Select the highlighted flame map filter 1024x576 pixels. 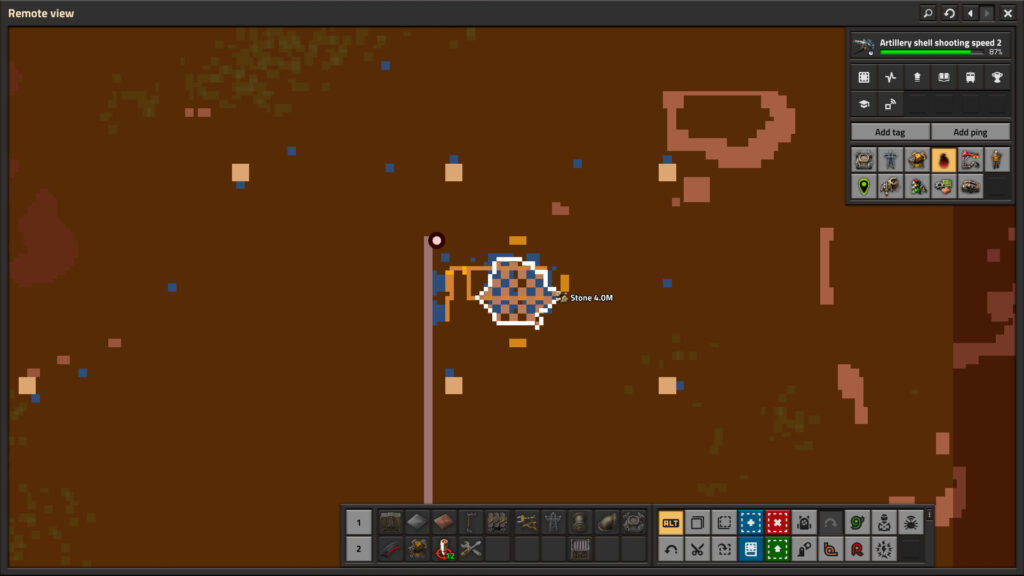pos(943,159)
